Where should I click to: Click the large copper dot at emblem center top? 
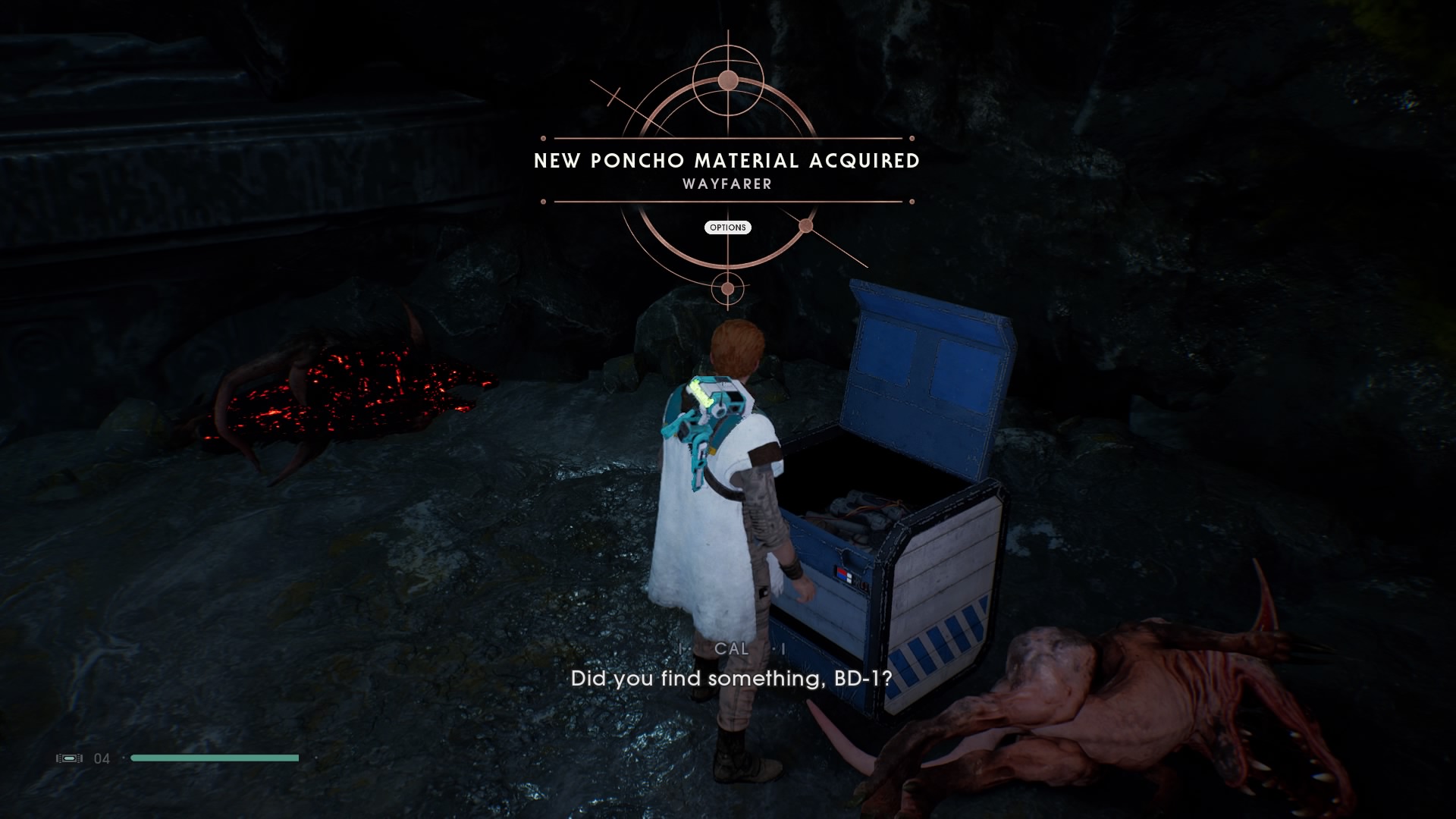[726, 80]
